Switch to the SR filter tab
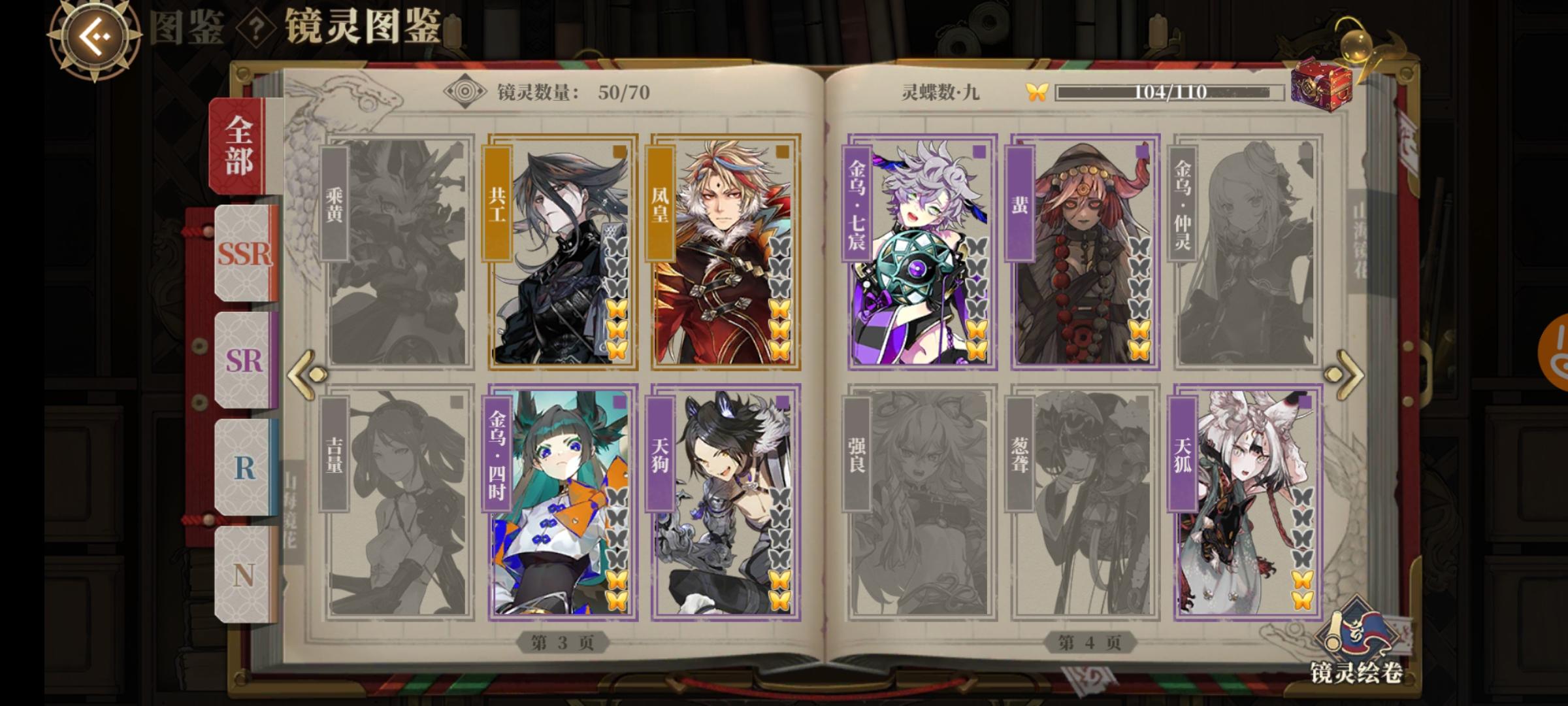Image resolution: width=1568 pixels, height=706 pixels. tap(242, 361)
